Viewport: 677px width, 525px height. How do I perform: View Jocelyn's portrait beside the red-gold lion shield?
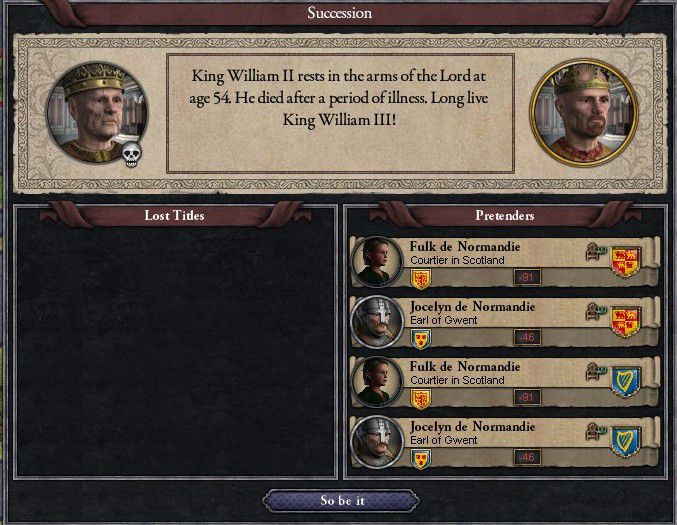(x=377, y=322)
